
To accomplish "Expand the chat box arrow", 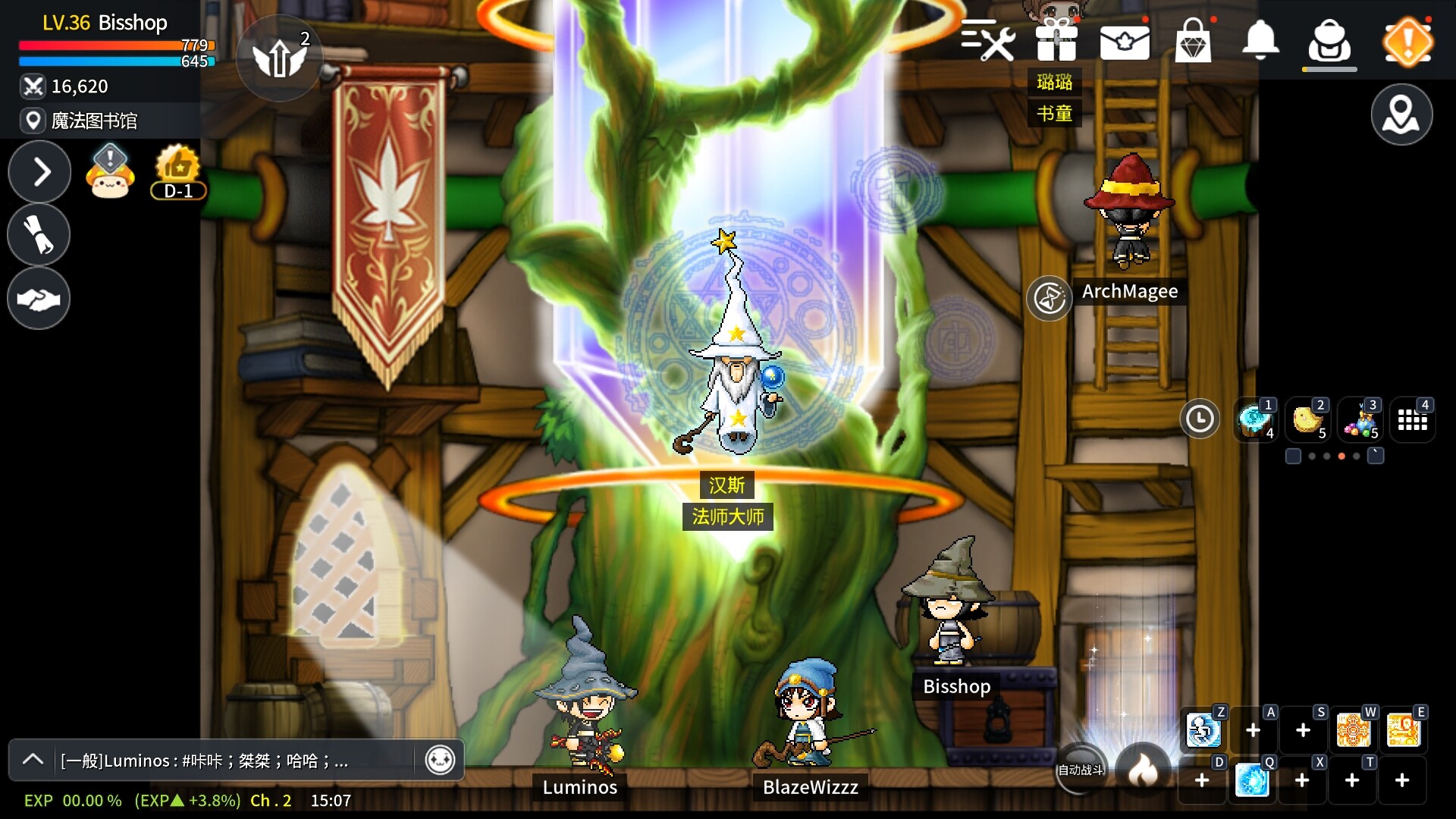I will 33,760.
